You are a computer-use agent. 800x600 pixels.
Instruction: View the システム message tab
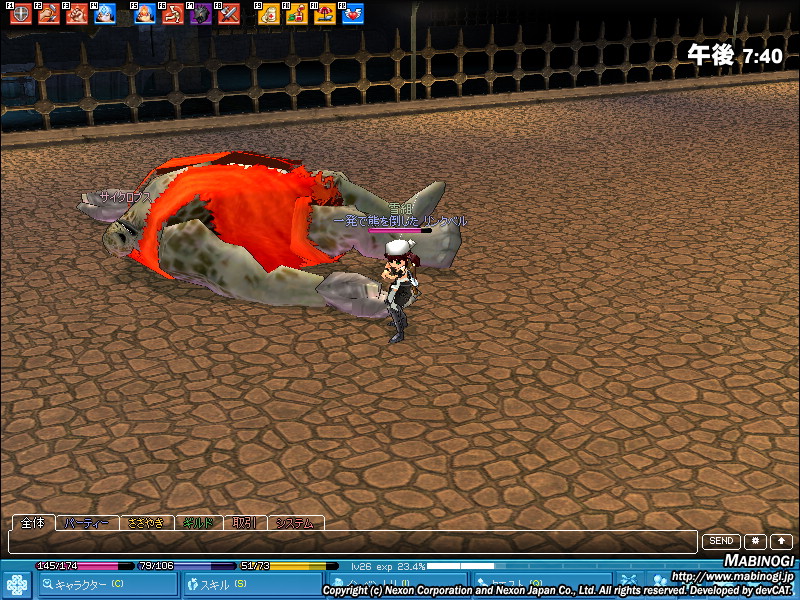point(296,523)
